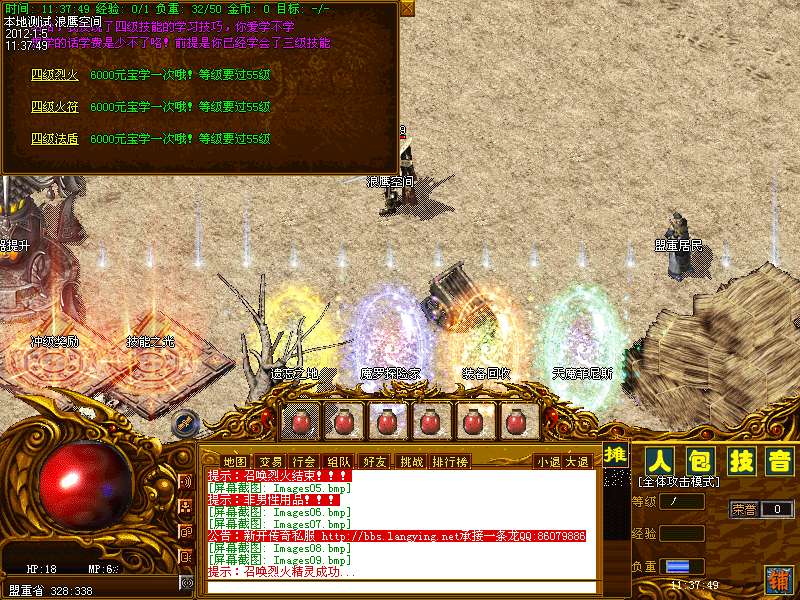Click the chat text input field
800x600 pixels.
[x=400, y=587]
